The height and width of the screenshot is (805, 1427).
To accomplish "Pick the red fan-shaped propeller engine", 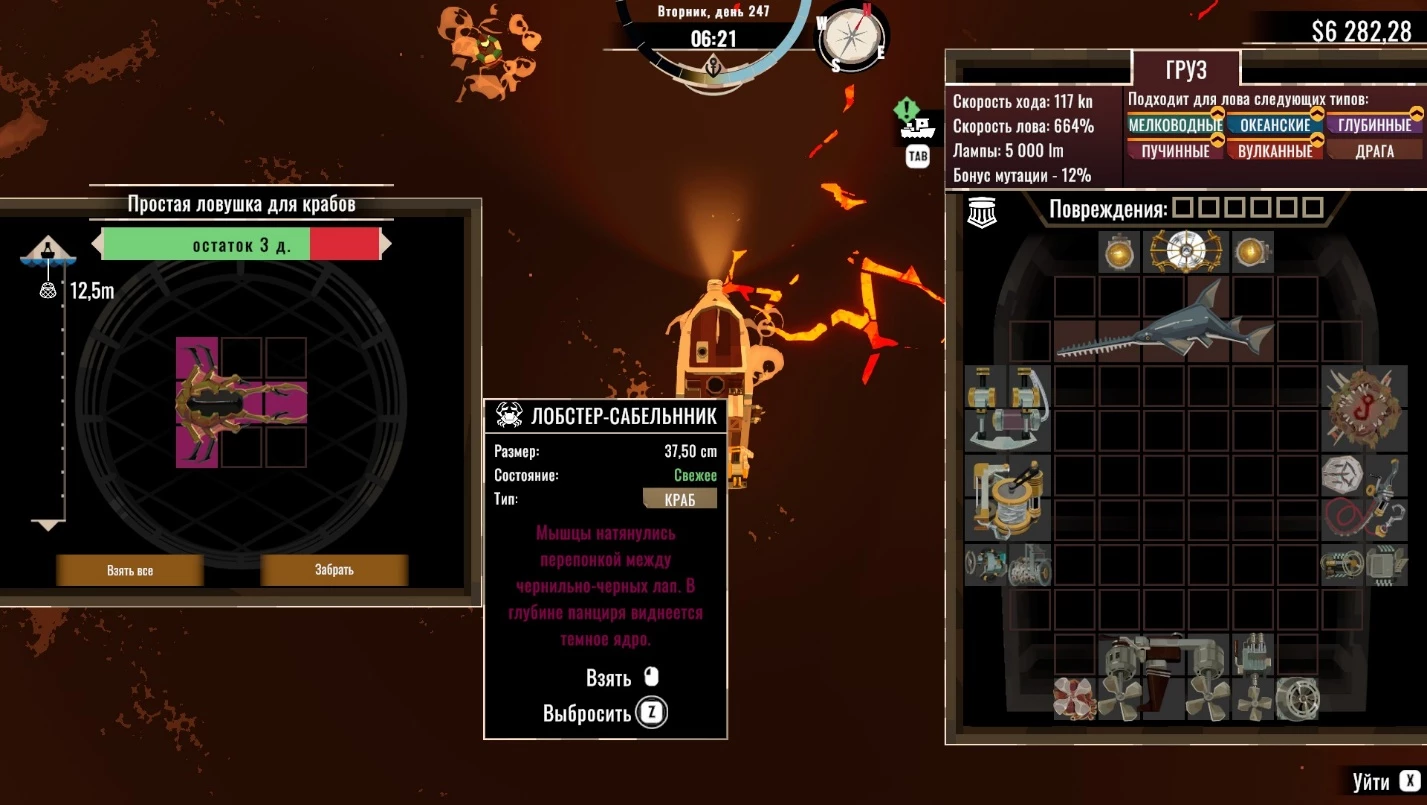I will 1074,698.
